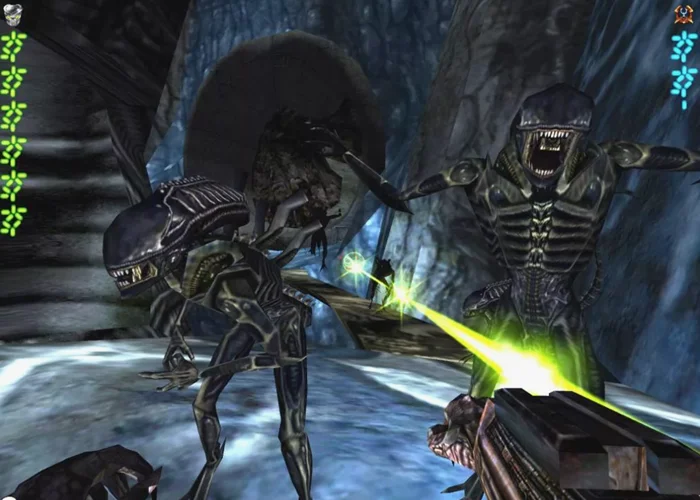Click the silver skull health icon
Screen dimensions: 700x500
tap(14, 12)
